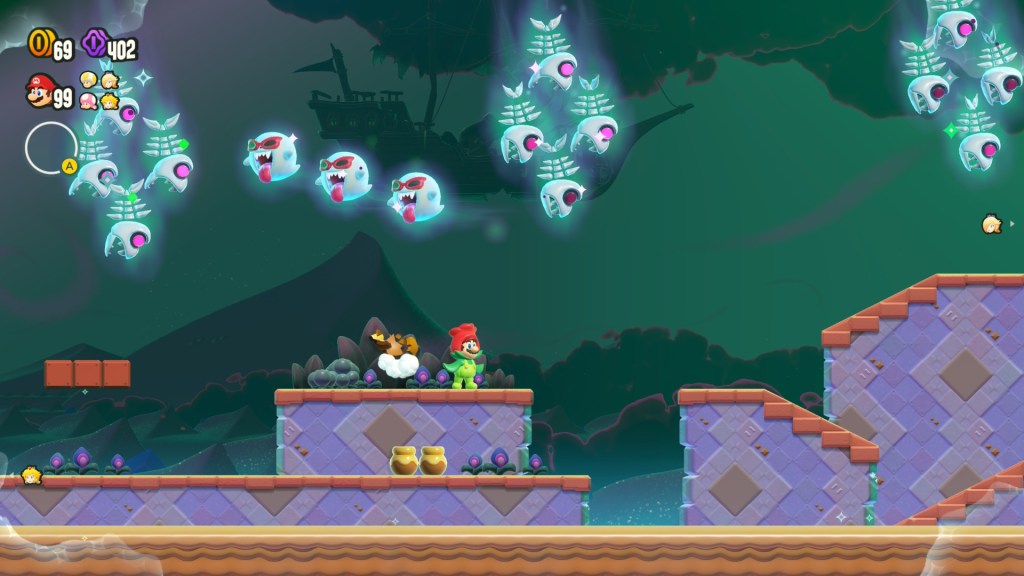The width and height of the screenshot is (1024, 576).
Task: Click the gold coin counter icon
Action: pyautogui.click(x=39, y=43)
